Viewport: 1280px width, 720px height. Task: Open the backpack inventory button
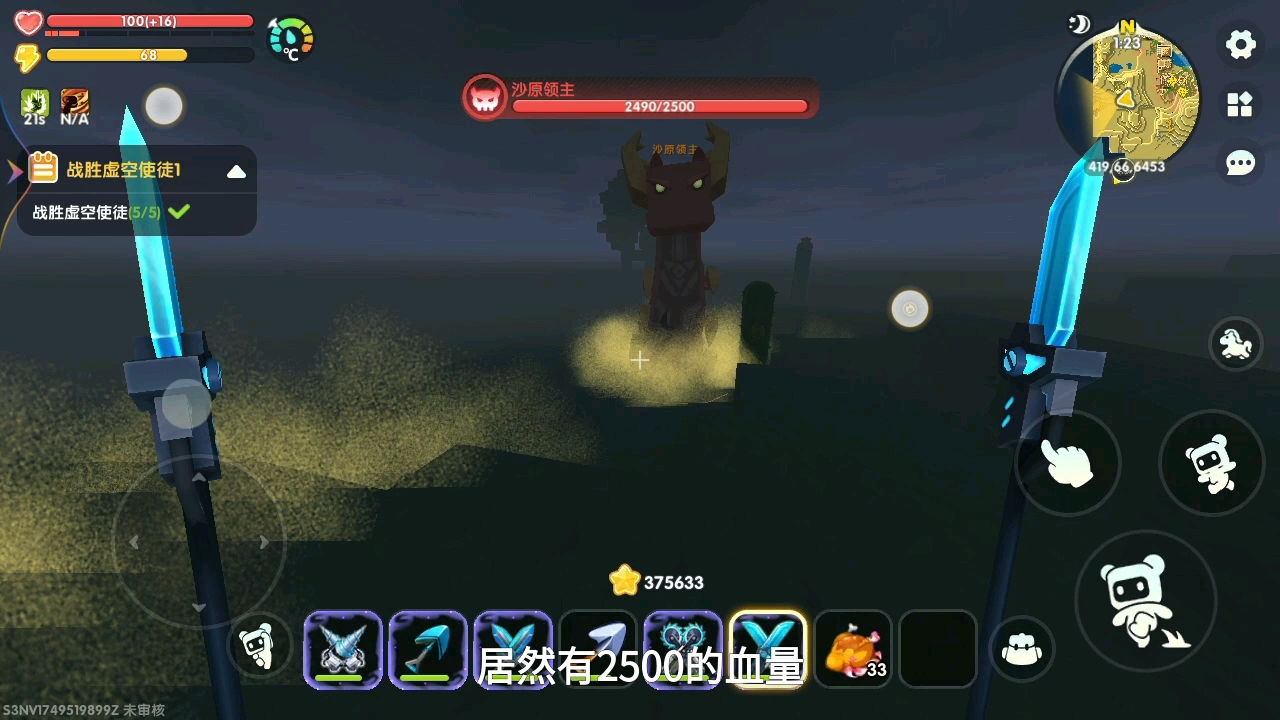(1022, 649)
